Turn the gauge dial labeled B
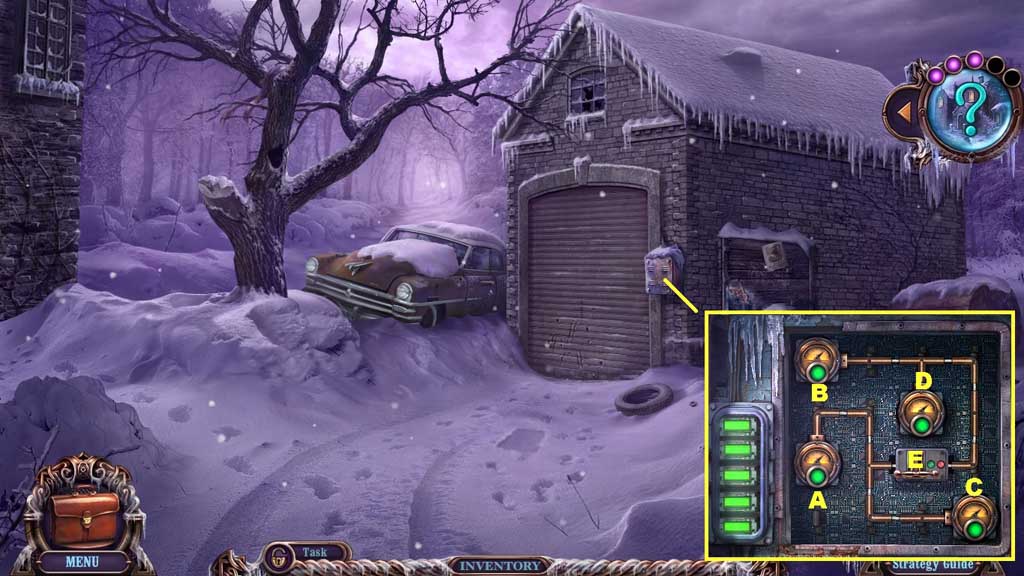Image resolution: width=1024 pixels, height=576 pixels. pyautogui.click(x=817, y=360)
